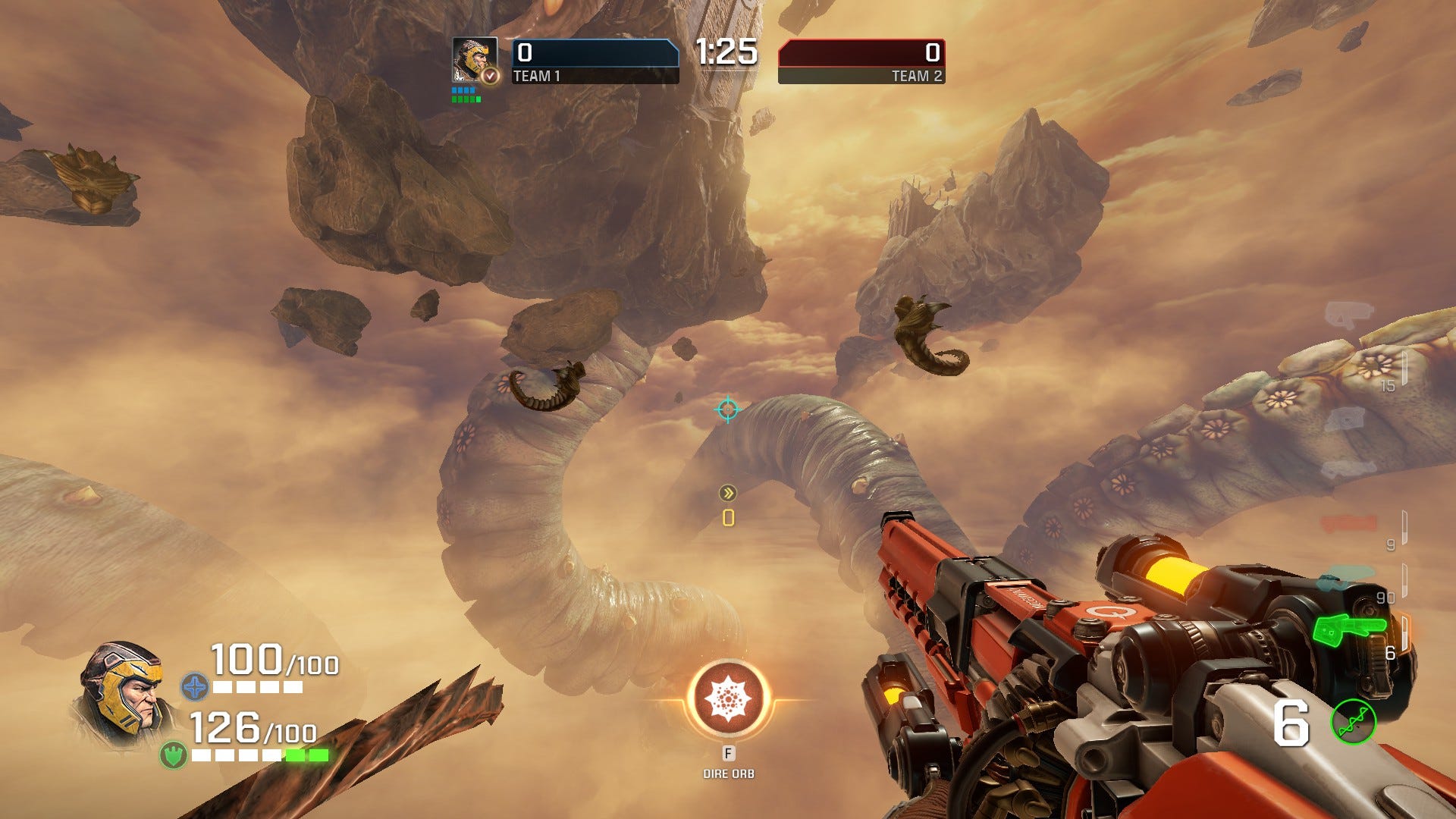The height and width of the screenshot is (819, 1456).
Task: Open the Team 1 score panel
Action: [x=595, y=61]
